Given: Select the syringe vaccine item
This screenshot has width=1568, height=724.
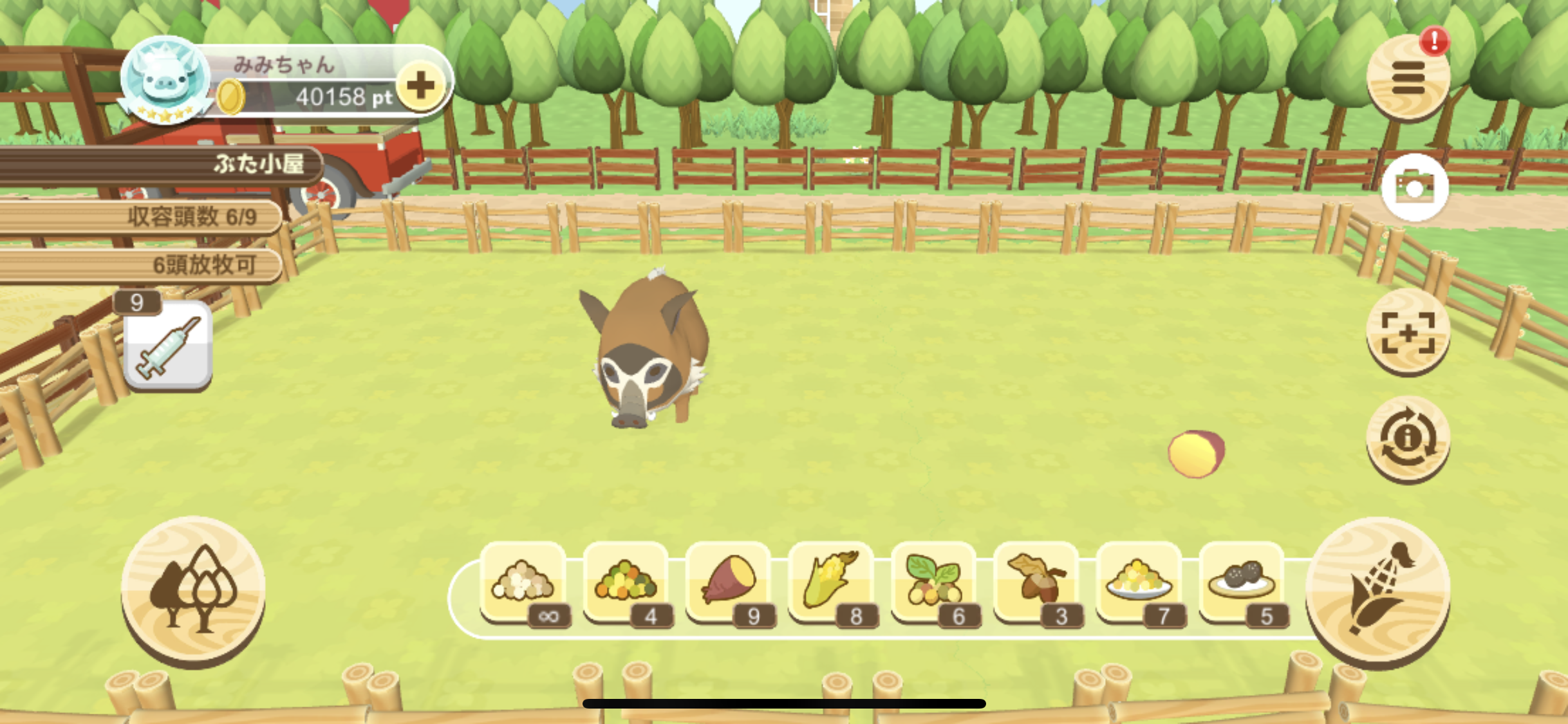Looking at the screenshot, I should pyautogui.click(x=168, y=346).
